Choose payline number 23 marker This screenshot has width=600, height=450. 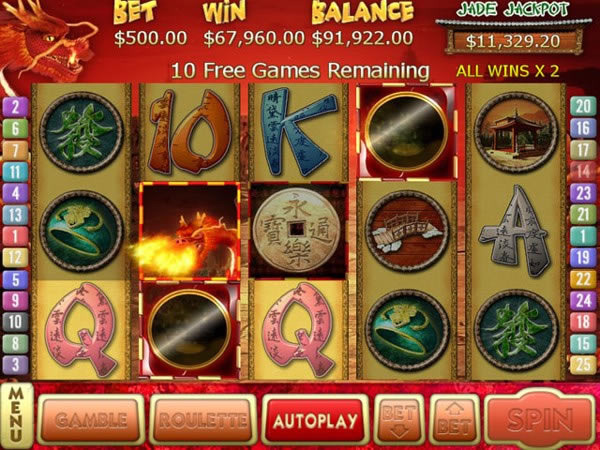pos(583,192)
